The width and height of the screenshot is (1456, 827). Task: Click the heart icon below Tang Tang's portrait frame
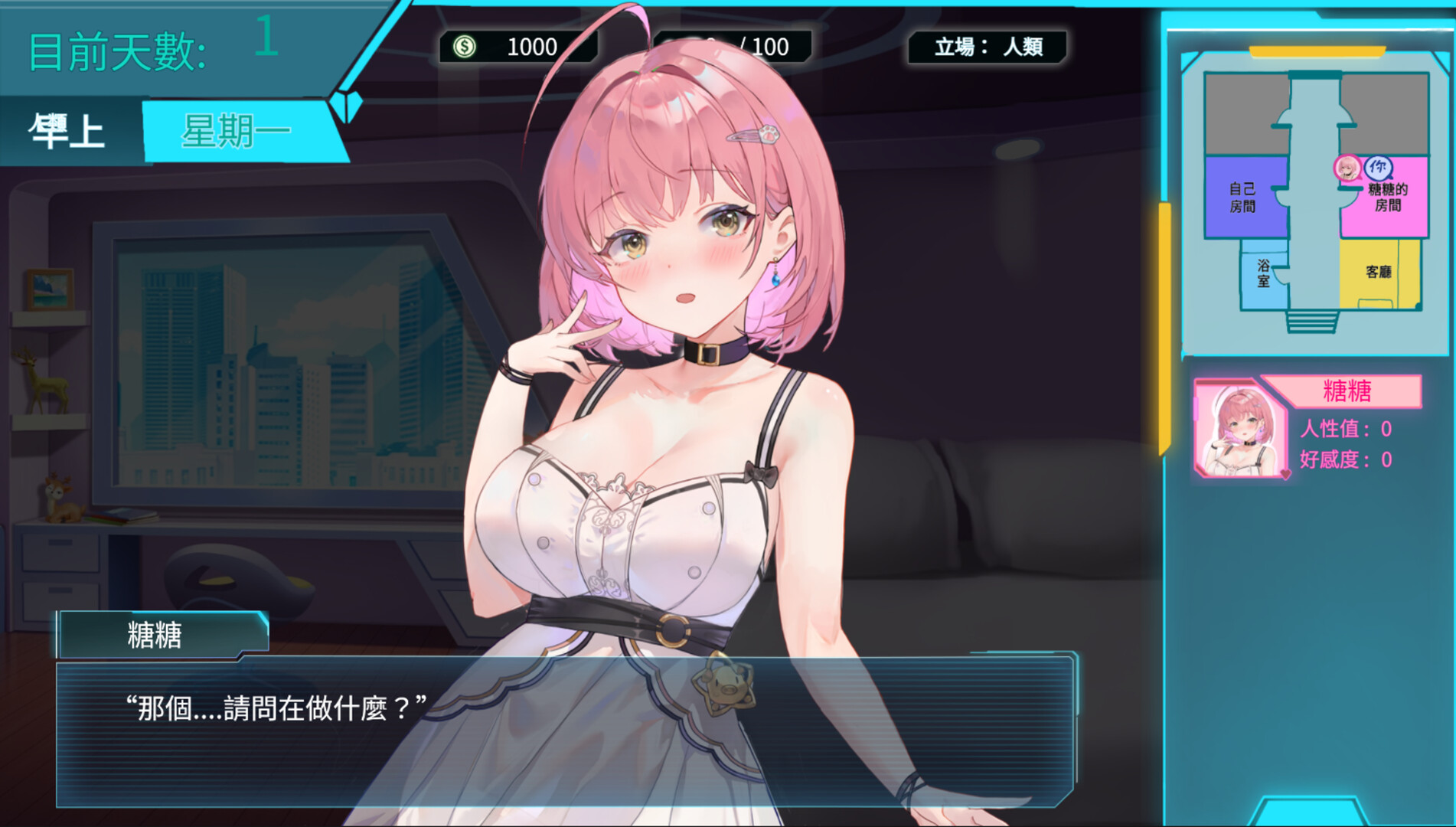pos(1285,474)
